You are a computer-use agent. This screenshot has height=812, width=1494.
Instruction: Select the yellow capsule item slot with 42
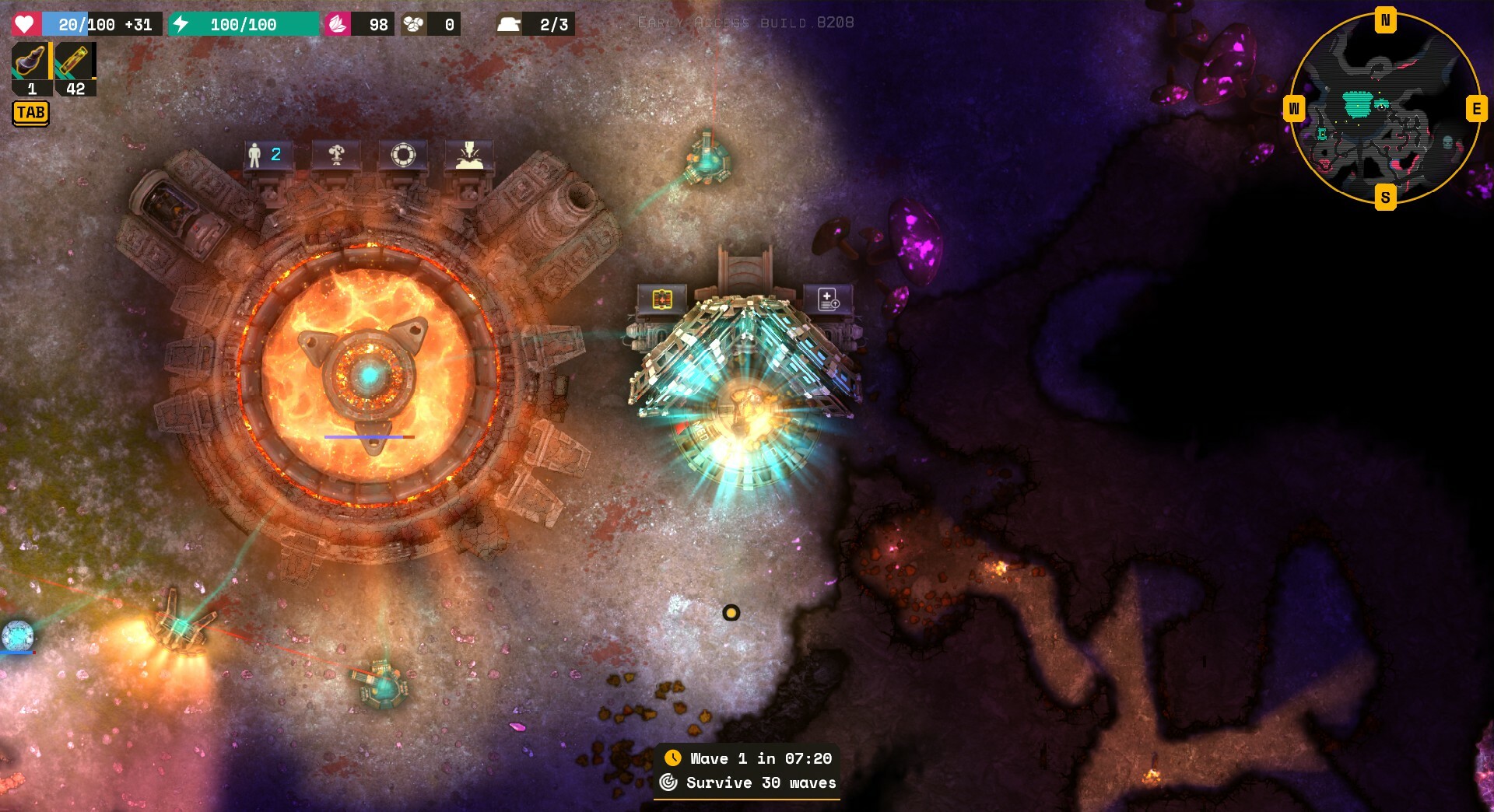75,62
